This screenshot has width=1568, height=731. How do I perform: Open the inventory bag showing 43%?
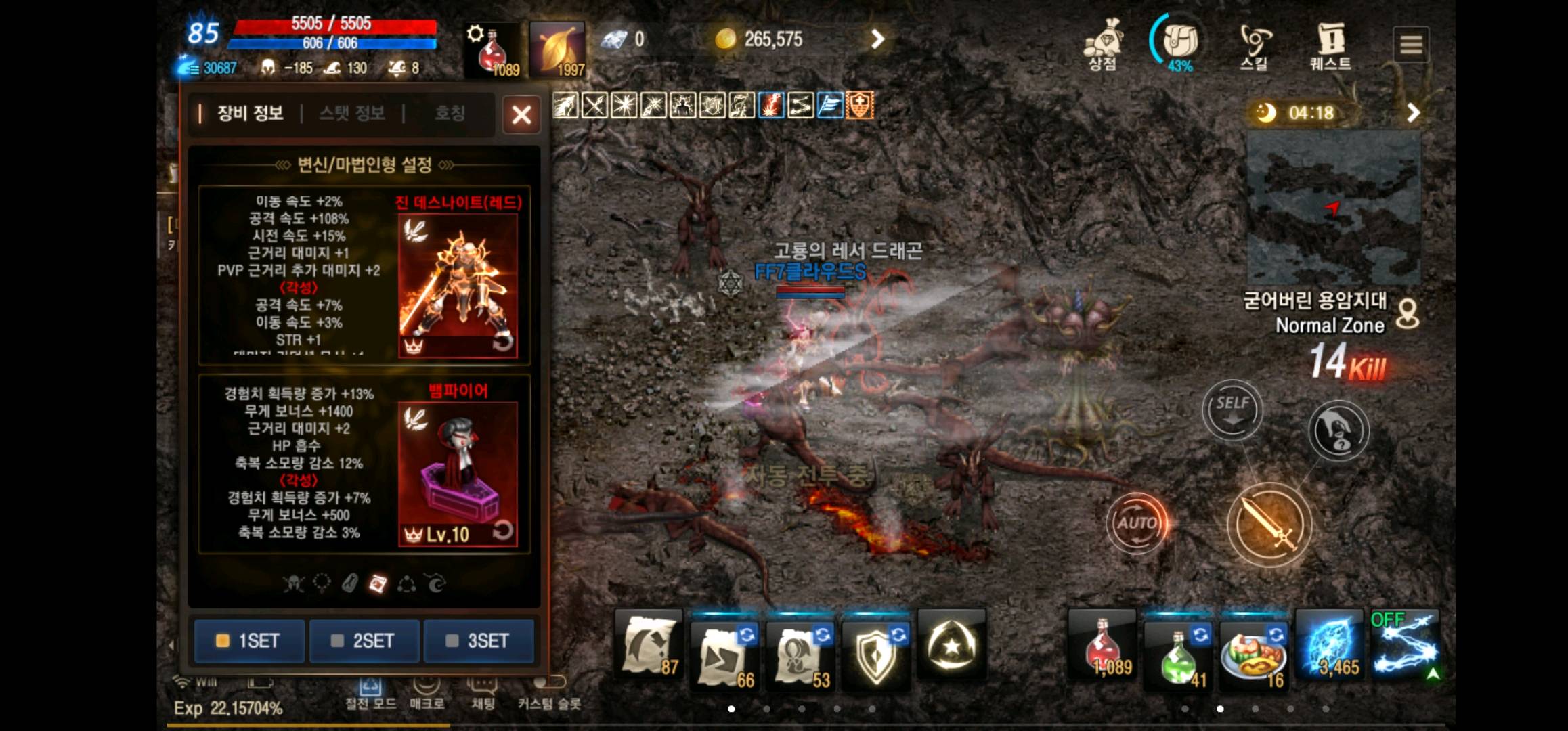(x=1179, y=43)
